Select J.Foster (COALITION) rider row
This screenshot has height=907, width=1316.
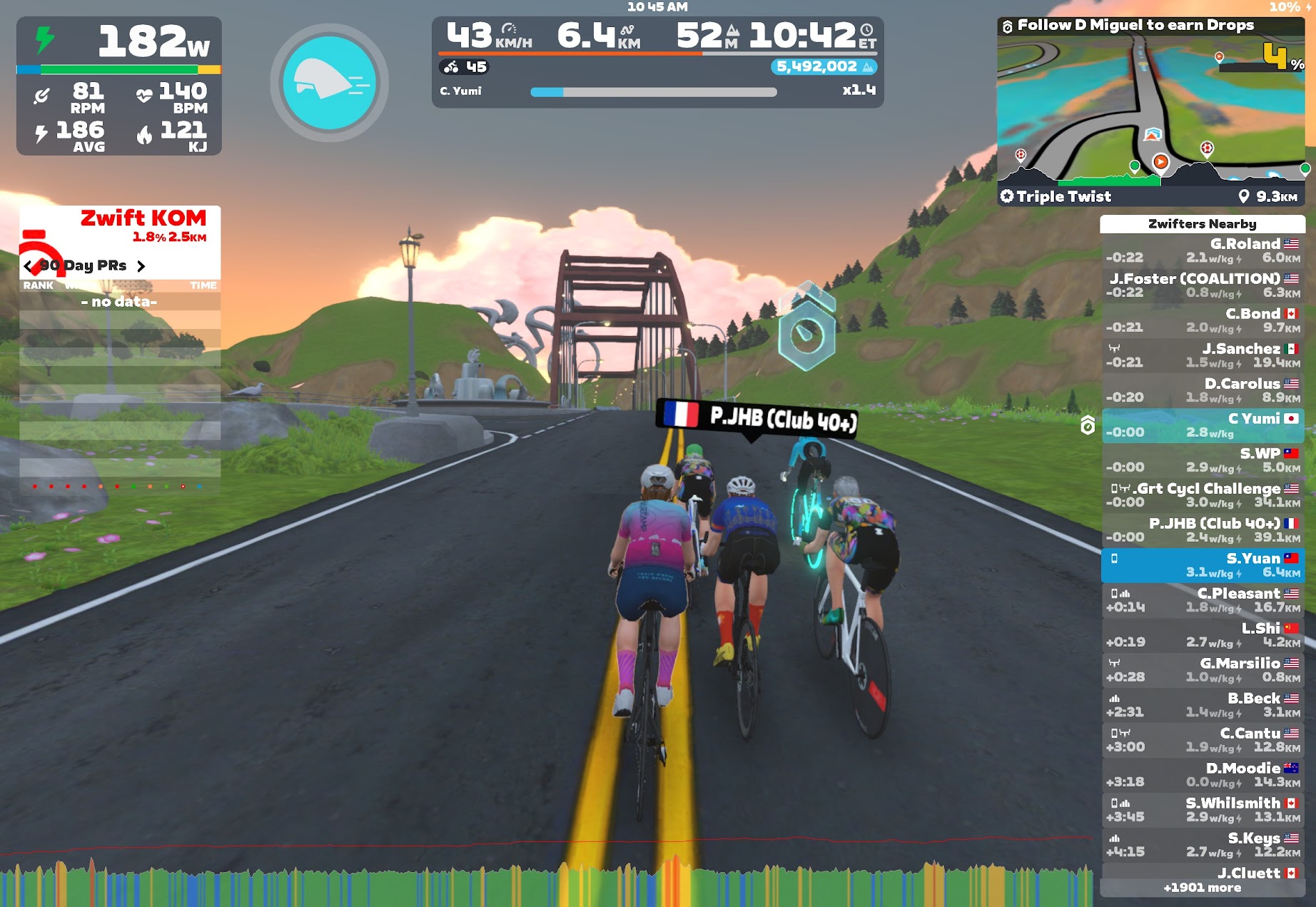click(x=1203, y=285)
